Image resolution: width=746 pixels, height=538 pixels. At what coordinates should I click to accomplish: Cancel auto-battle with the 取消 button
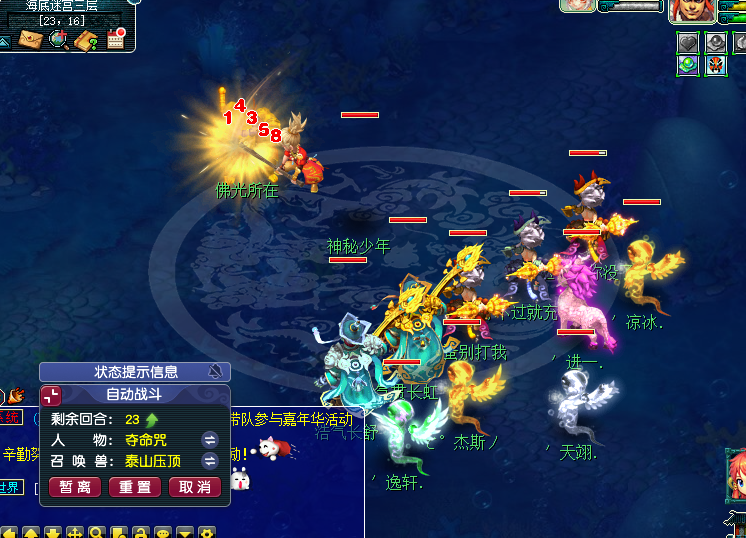point(195,487)
